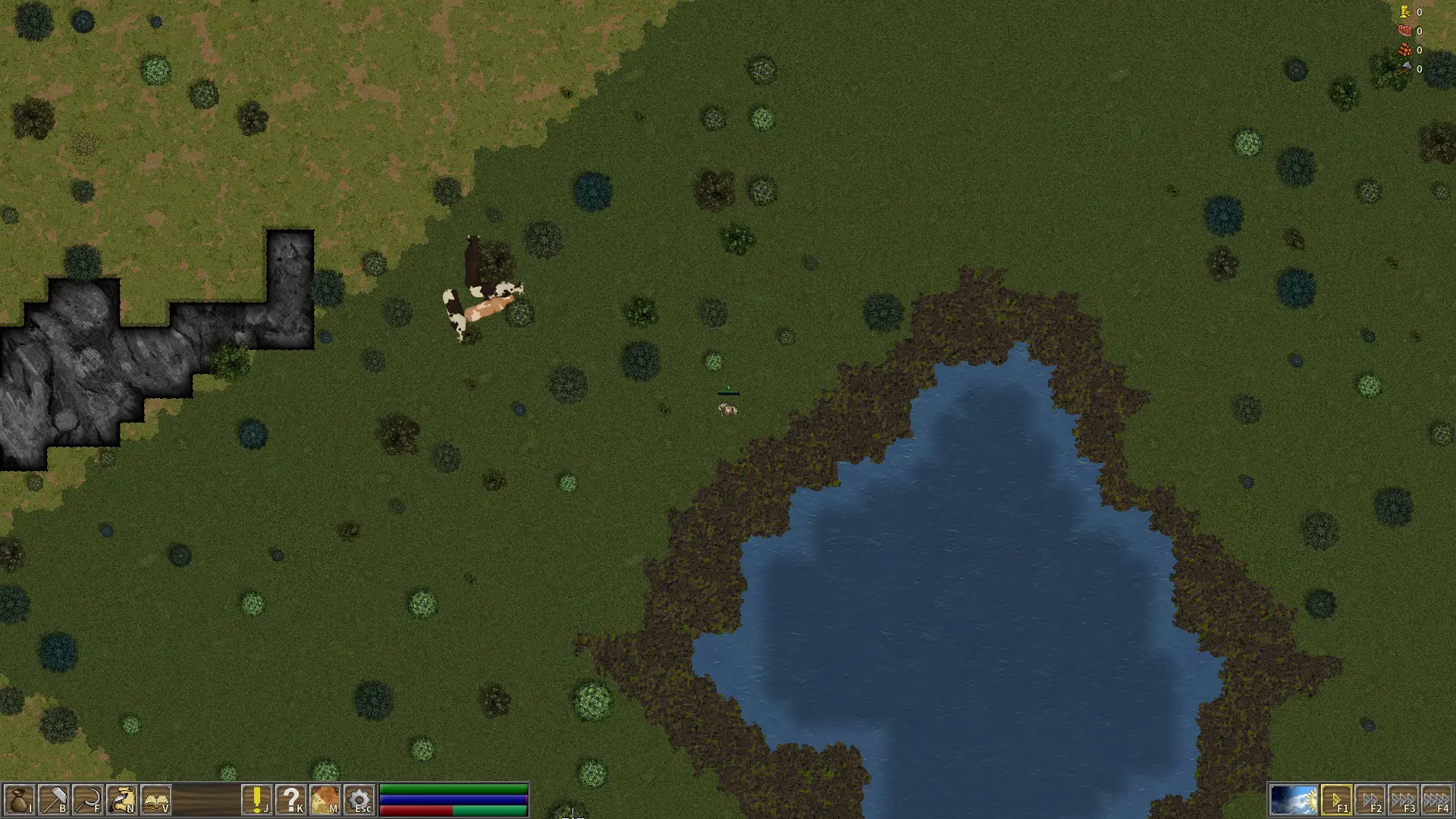Click the day-night sky indicator
Screen dimensions: 1456x819
tap(1294, 800)
